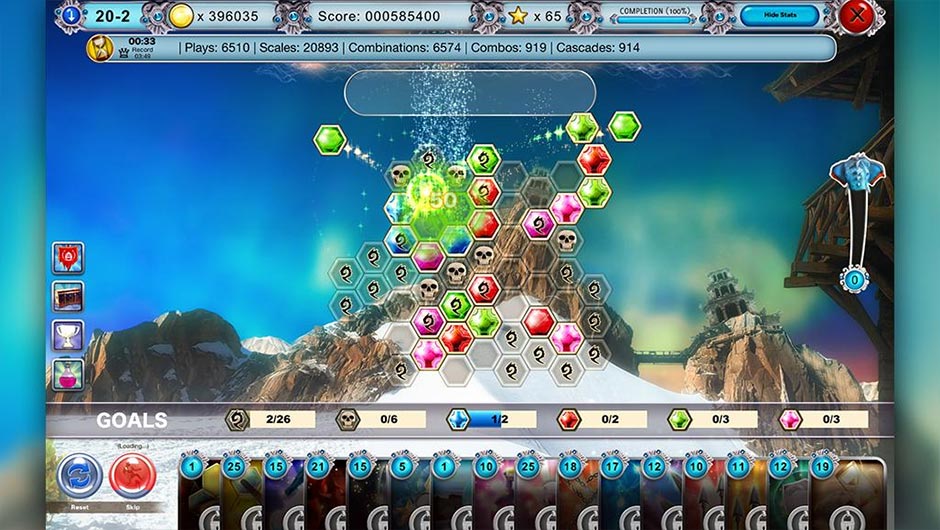Image resolution: width=940 pixels, height=530 pixels.
Task: Skip the turn with the red button
Action: 132,475
